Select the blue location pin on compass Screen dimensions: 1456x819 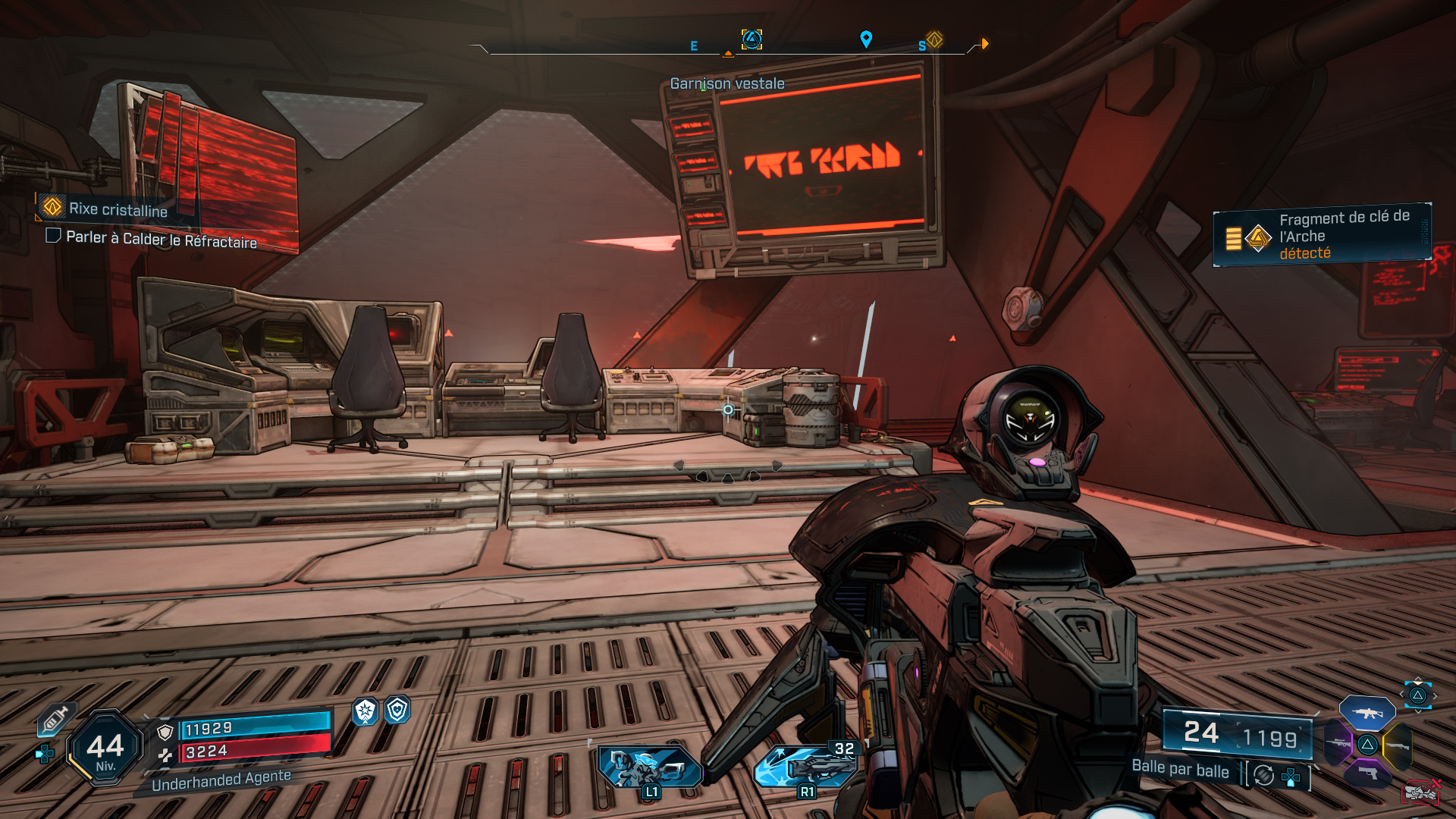pos(866,39)
